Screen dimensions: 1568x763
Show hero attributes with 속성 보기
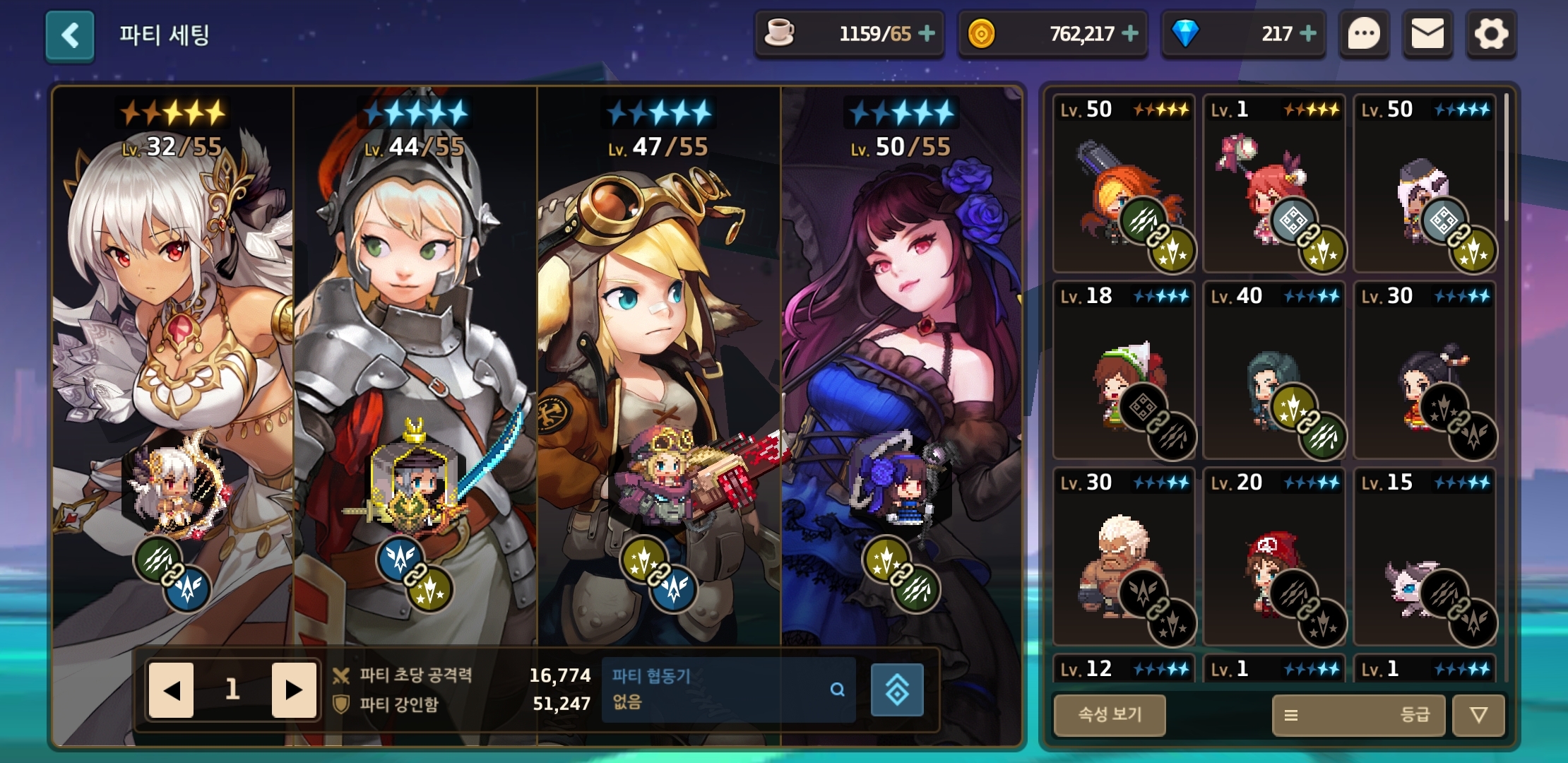click(1110, 714)
